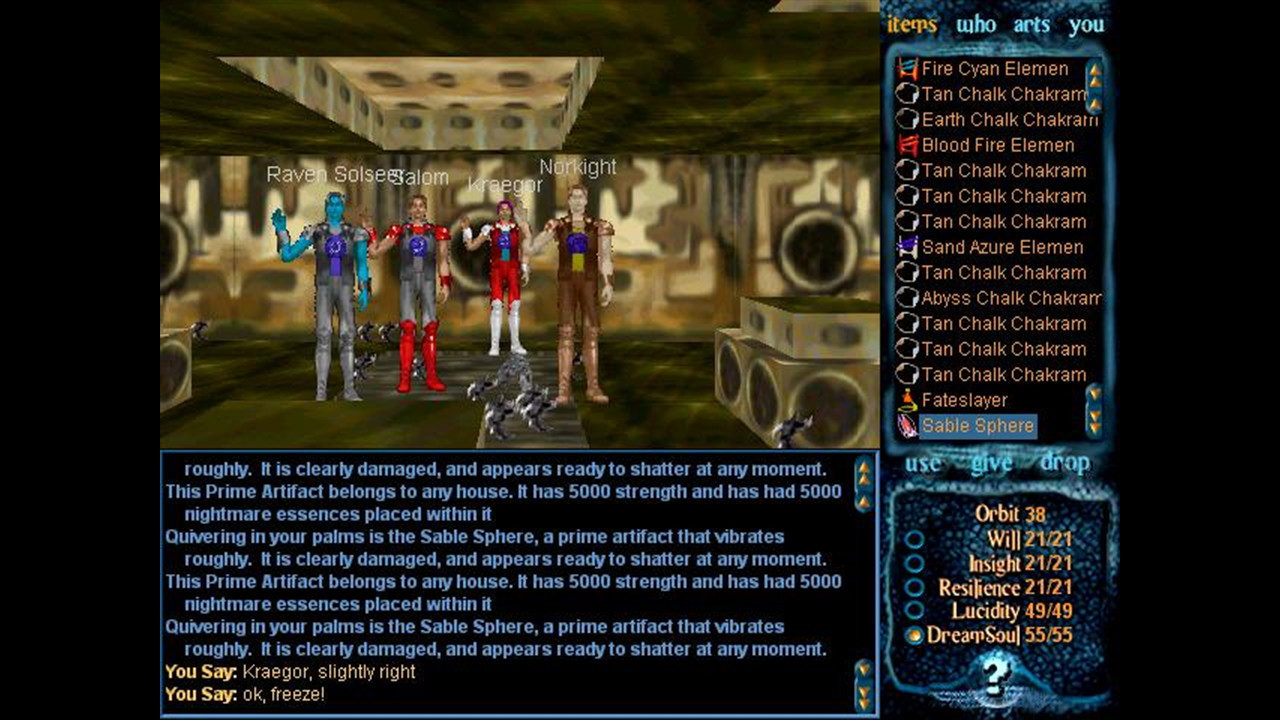Click the Earth Chalk Chakram disc icon

907,120
